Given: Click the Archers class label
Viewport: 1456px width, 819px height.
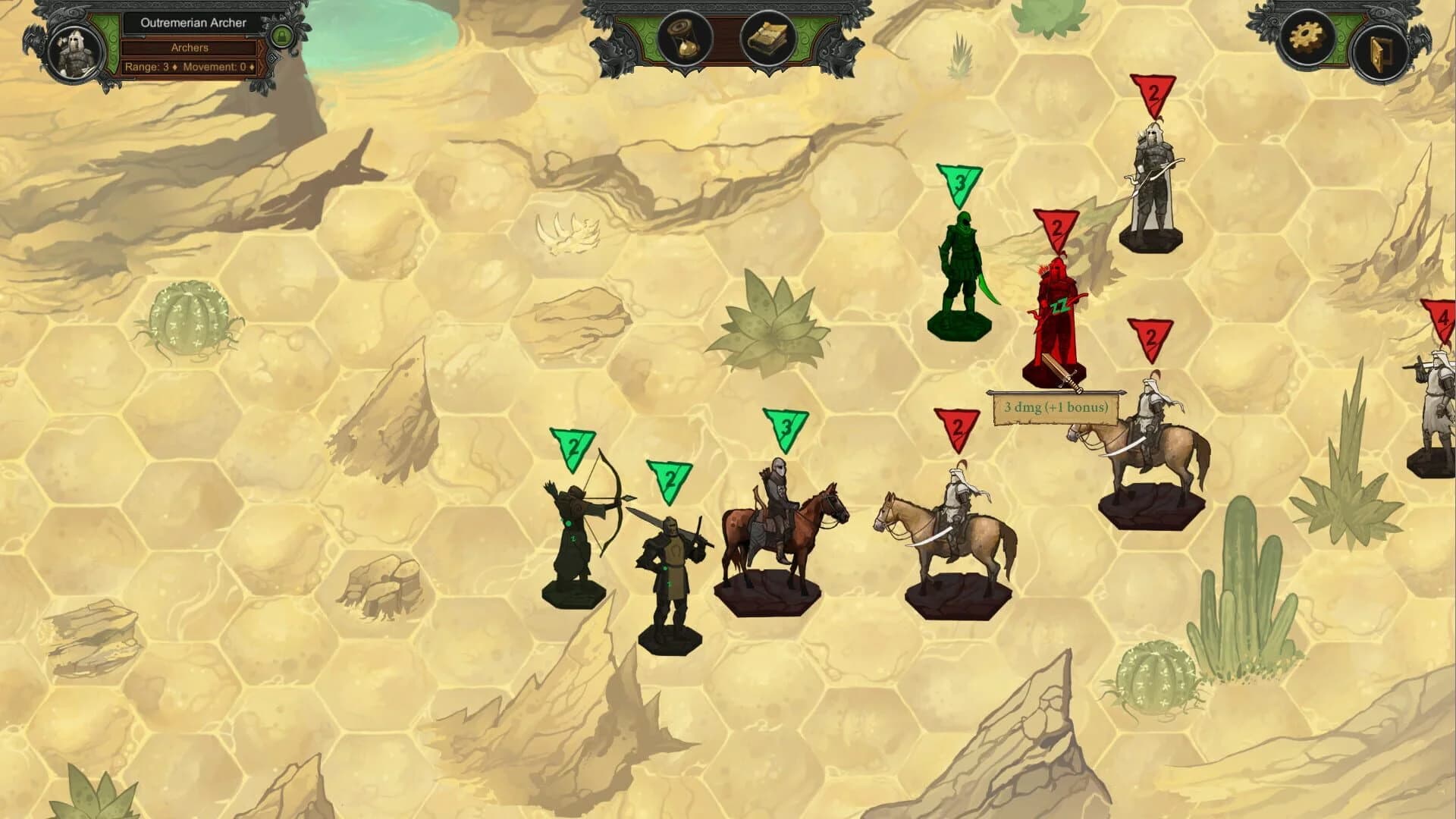Looking at the screenshot, I should [191, 47].
